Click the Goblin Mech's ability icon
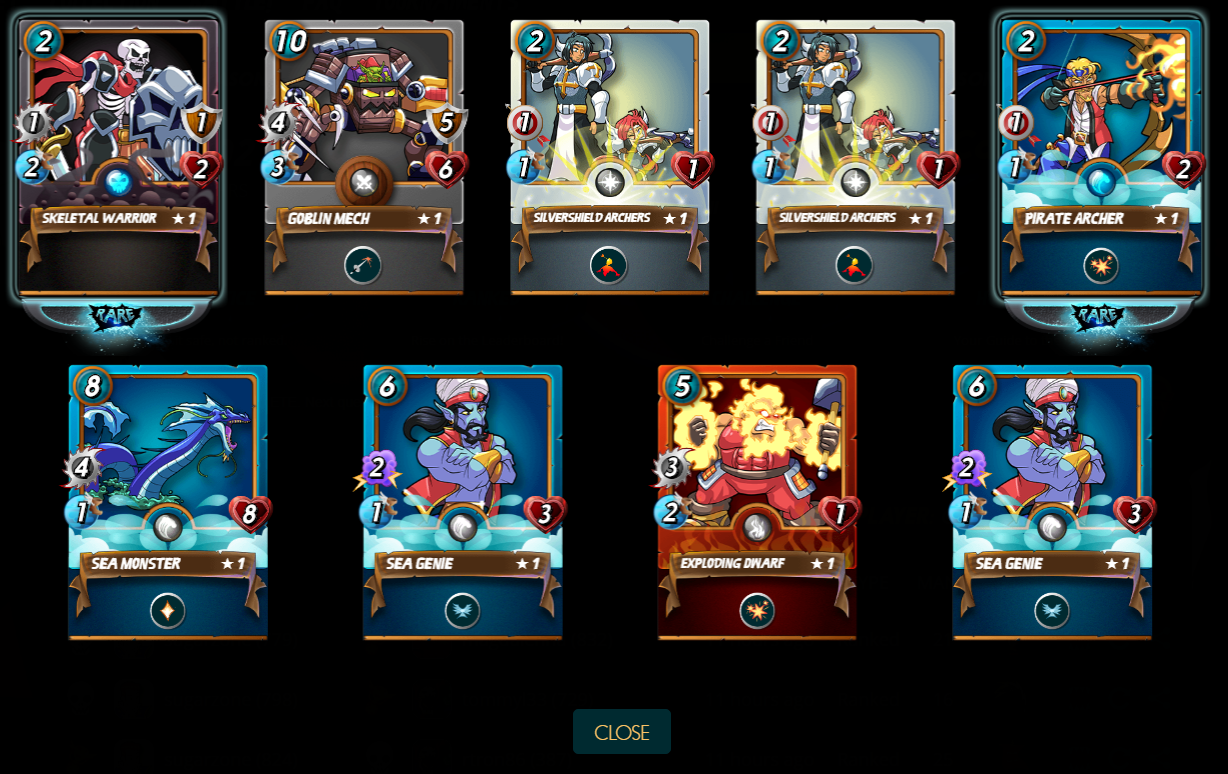Image resolution: width=1228 pixels, height=774 pixels. 363,265
